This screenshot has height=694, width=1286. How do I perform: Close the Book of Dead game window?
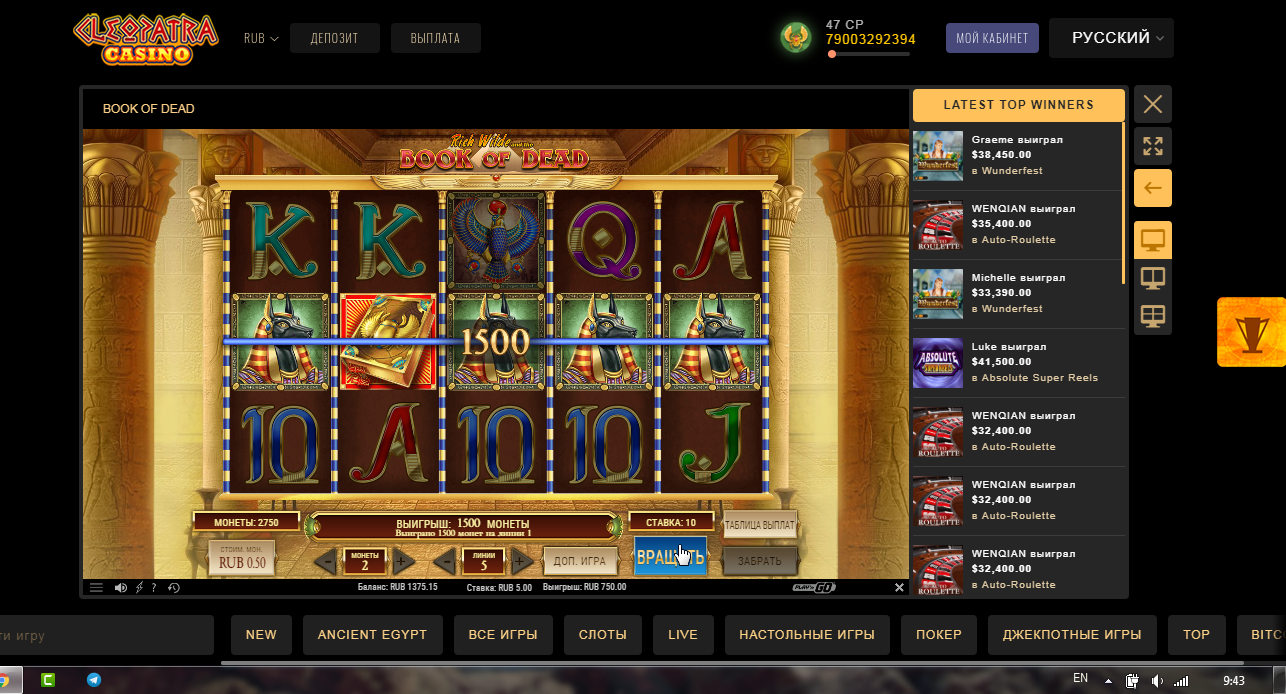(x=1152, y=104)
